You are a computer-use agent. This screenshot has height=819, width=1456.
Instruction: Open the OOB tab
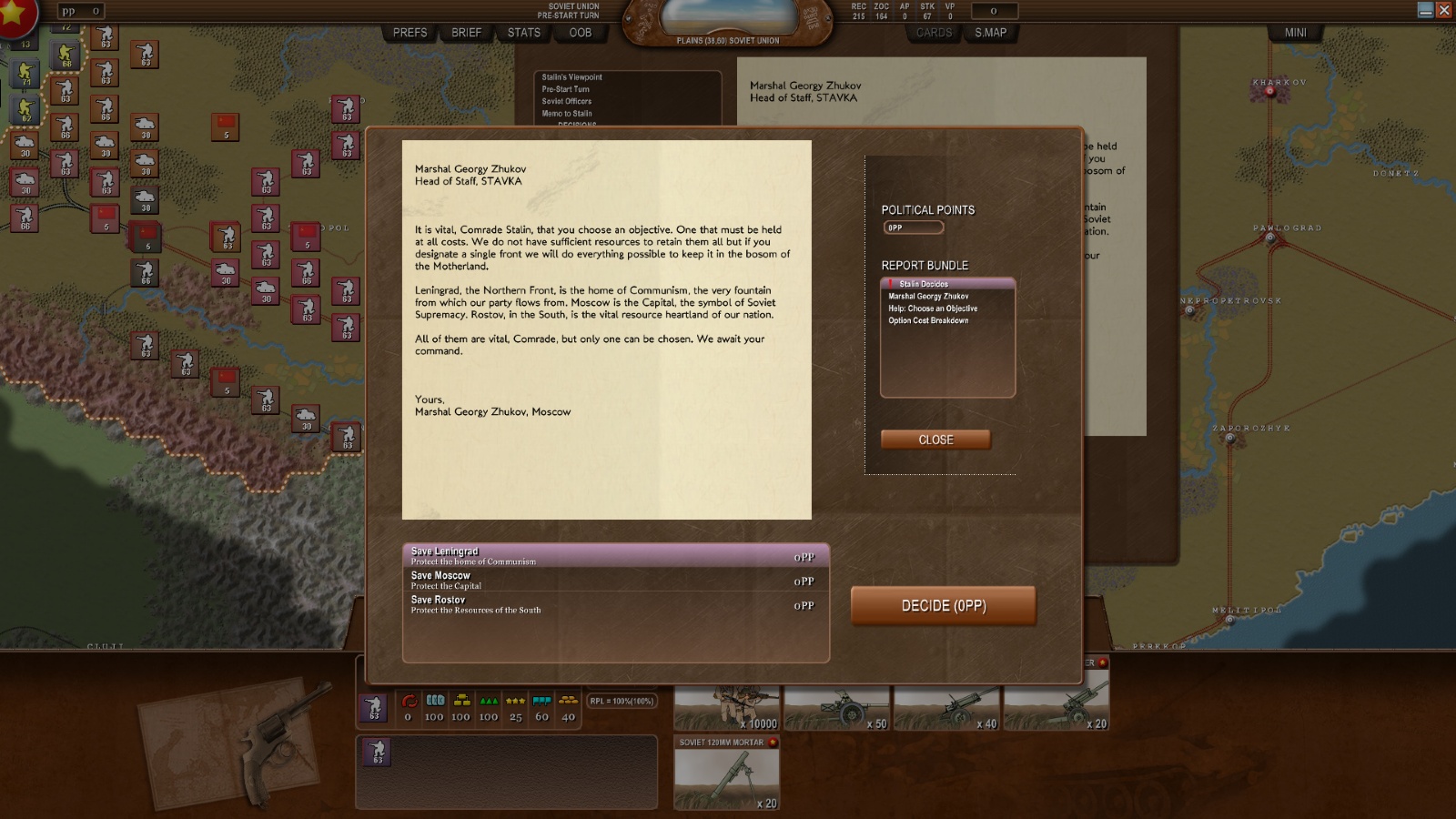(x=581, y=33)
